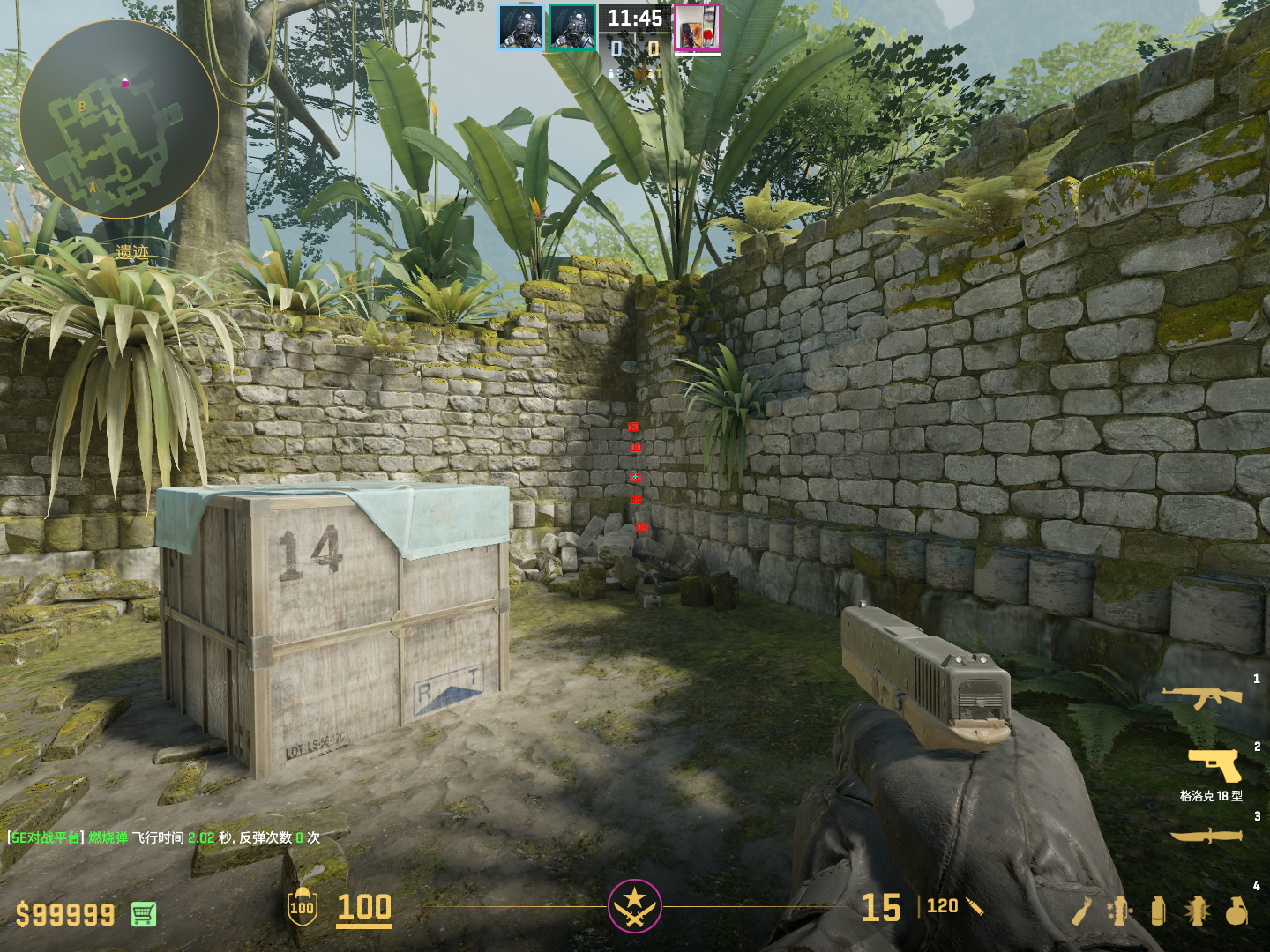Image resolution: width=1270 pixels, height=952 pixels.
Task: Select the smoke grenade icon
Action: [1158, 911]
